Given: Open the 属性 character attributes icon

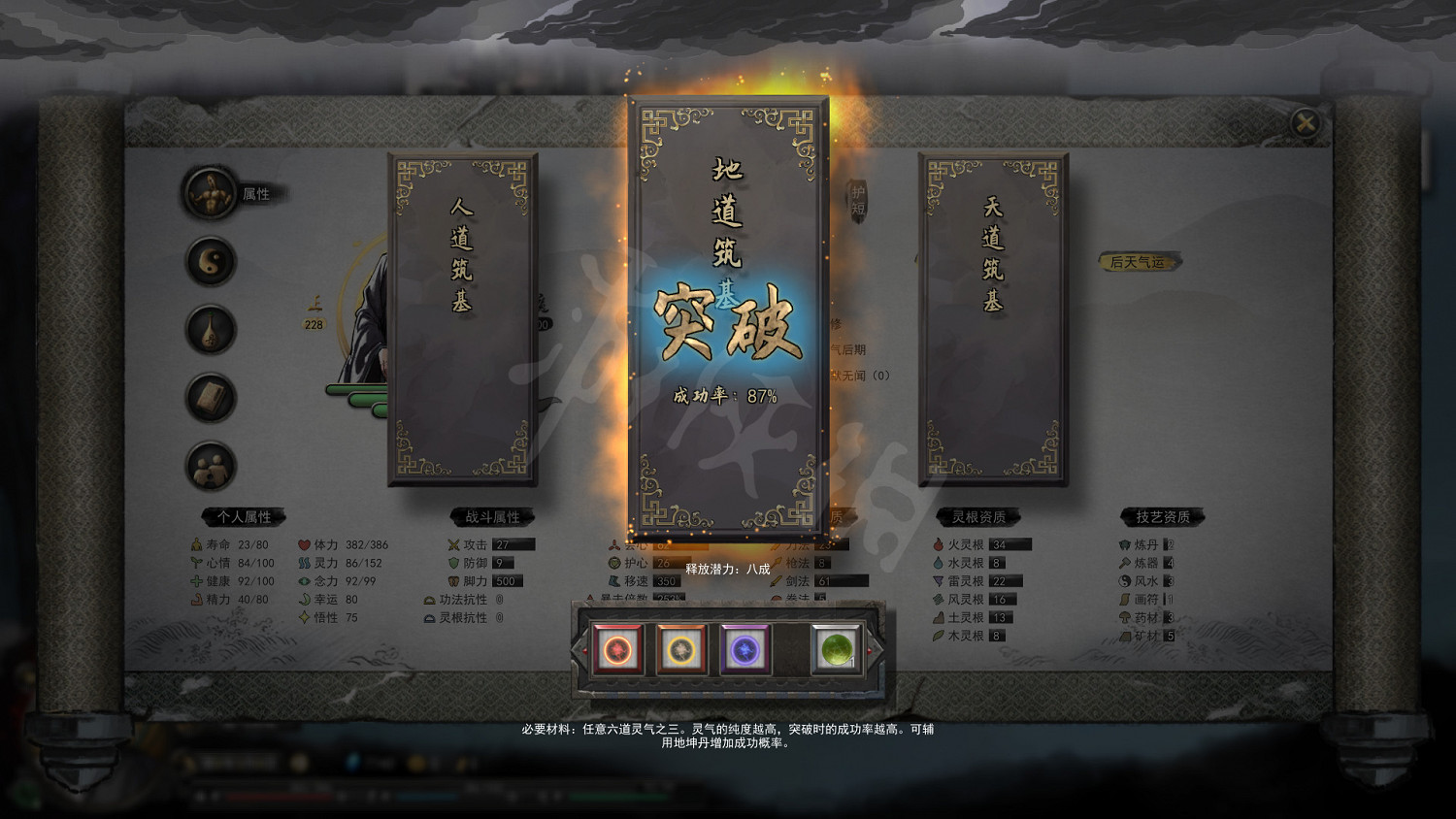Looking at the screenshot, I should click(210, 192).
